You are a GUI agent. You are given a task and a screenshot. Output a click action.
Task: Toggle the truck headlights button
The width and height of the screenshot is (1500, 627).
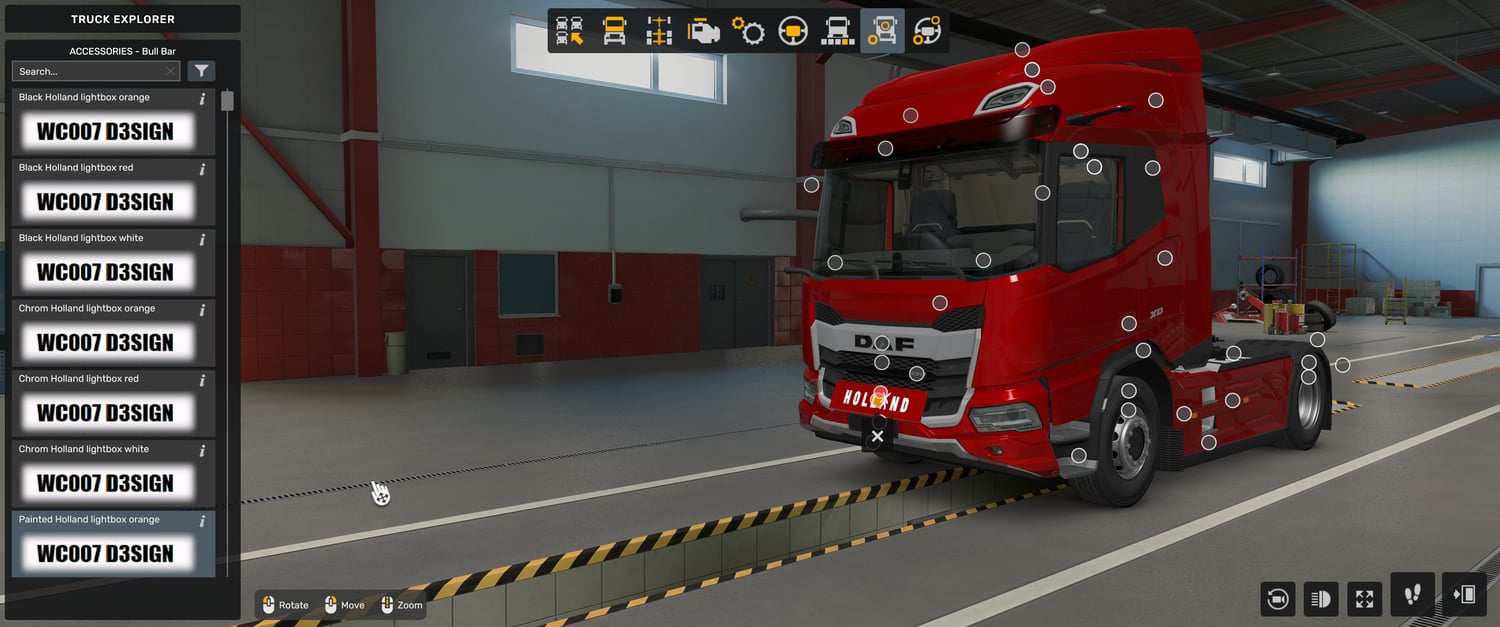(x=1320, y=599)
